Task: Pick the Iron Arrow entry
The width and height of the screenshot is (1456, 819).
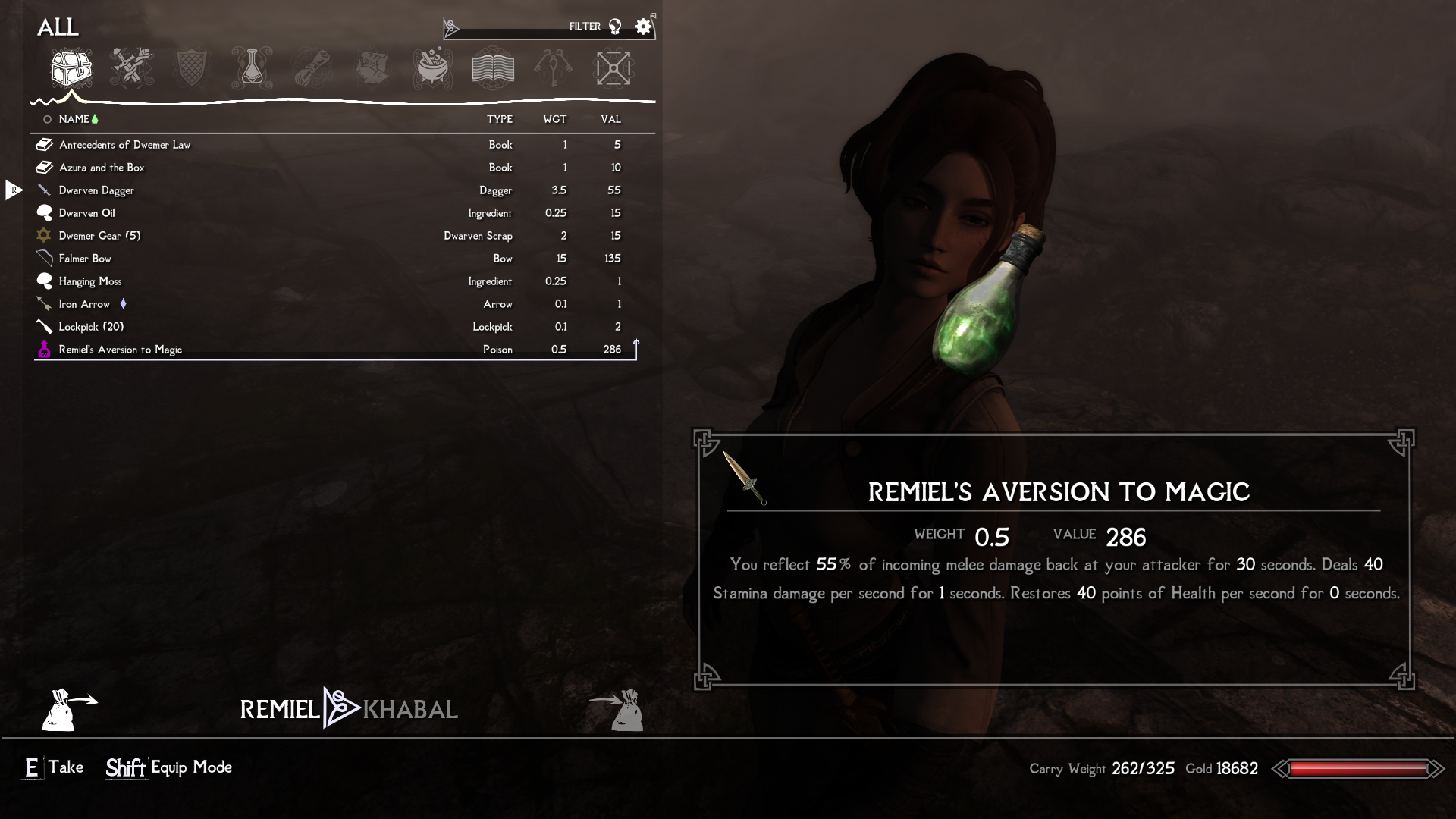Action: click(84, 304)
